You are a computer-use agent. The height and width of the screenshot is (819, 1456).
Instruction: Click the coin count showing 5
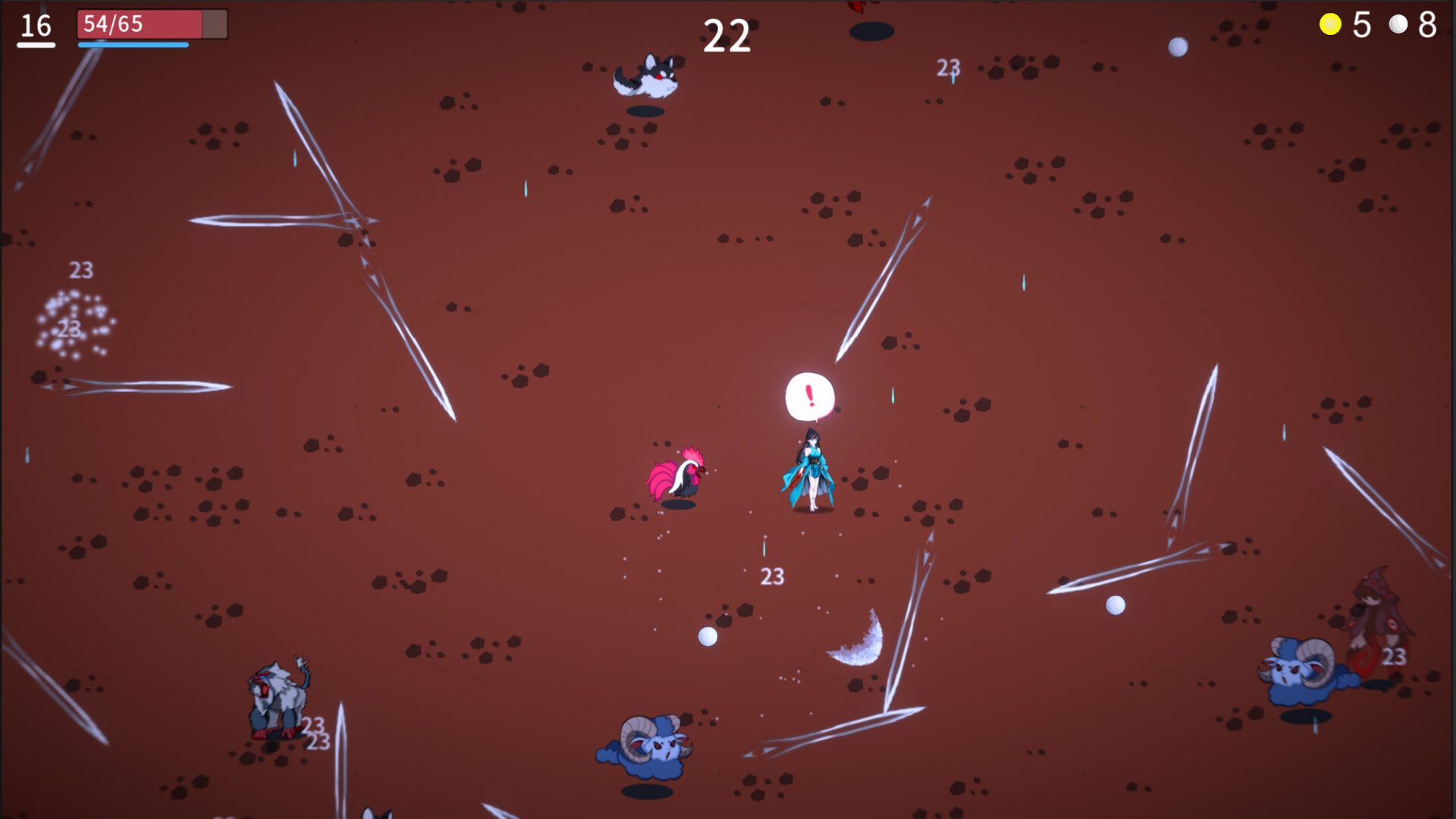click(1361, 25)
